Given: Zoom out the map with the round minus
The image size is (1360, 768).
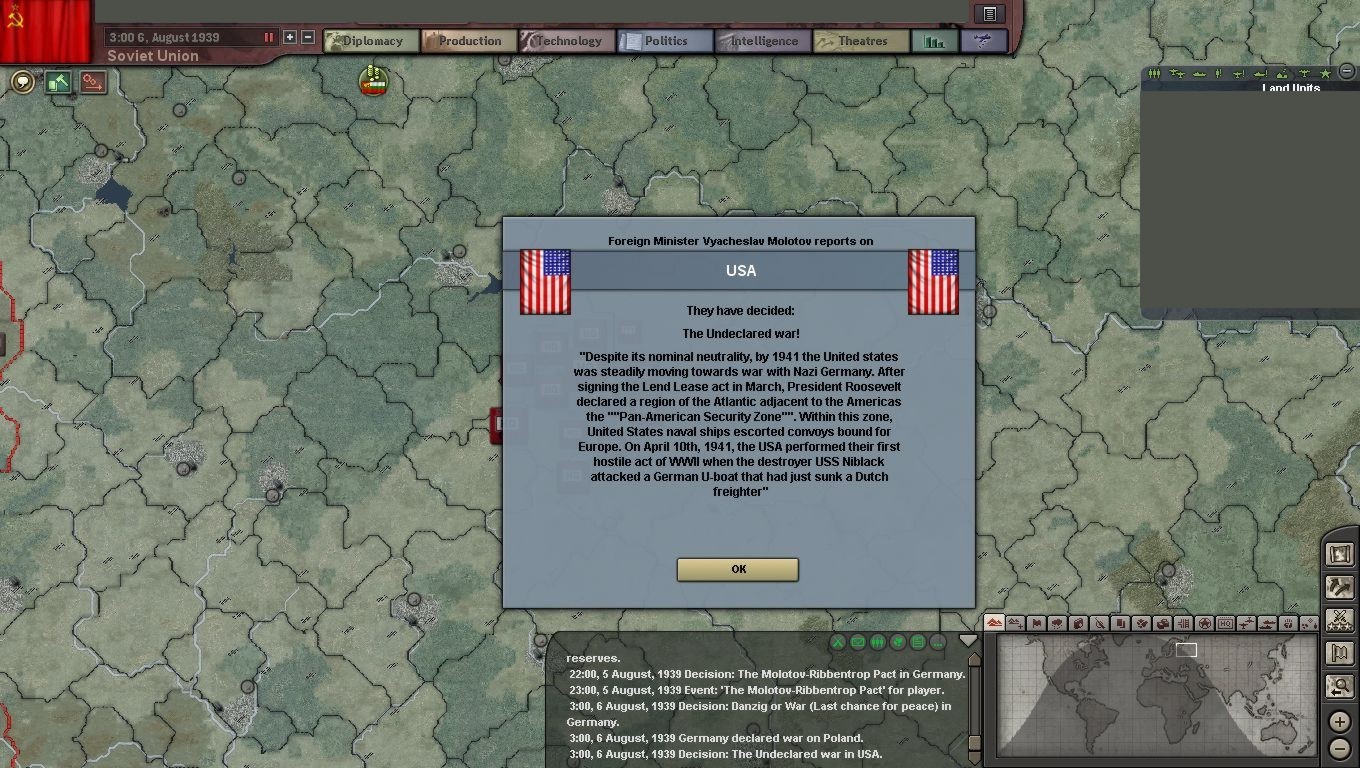Looking at the screenshot, I should coord(1339,748).
